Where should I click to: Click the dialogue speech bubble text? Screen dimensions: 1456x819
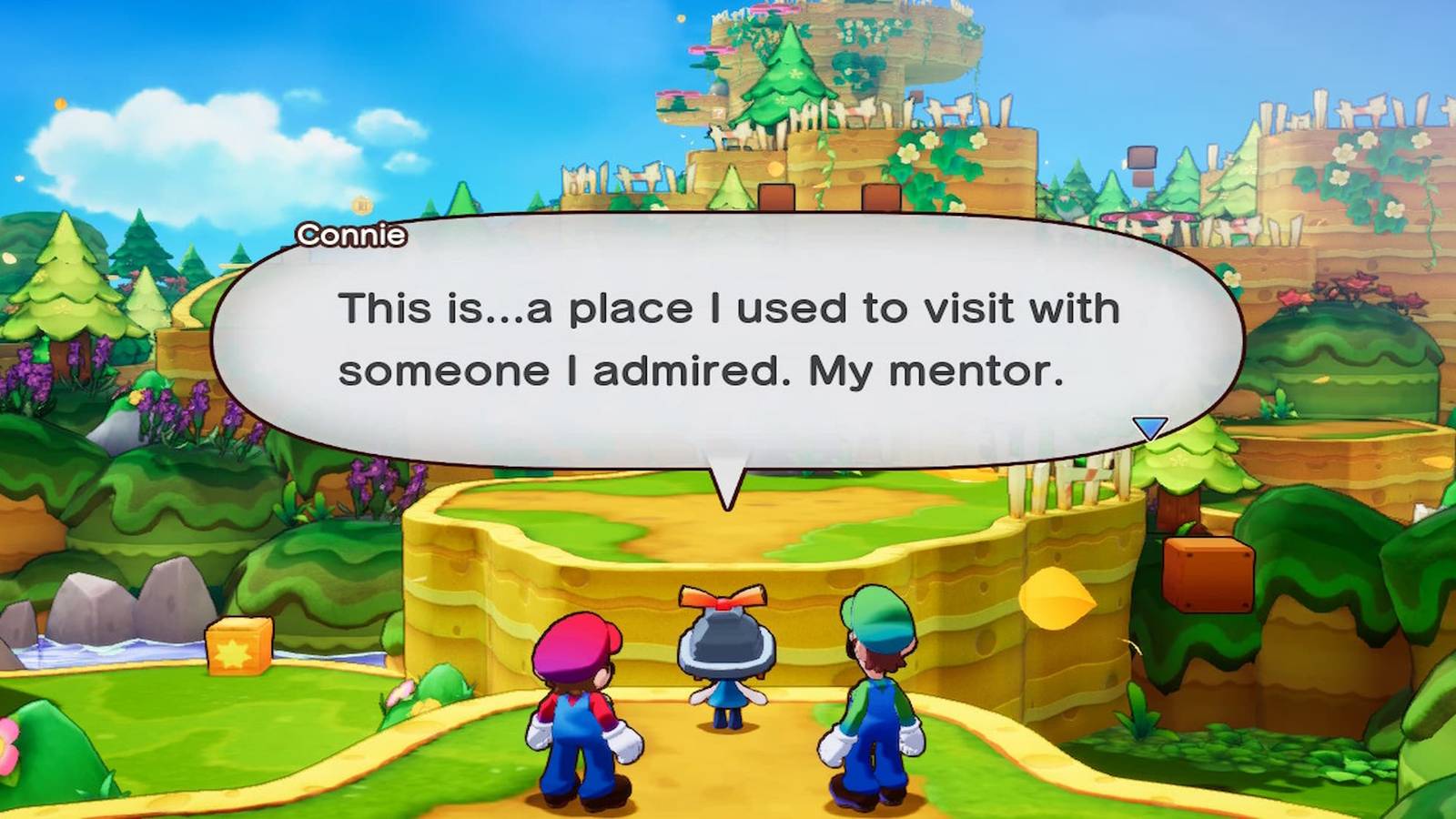tap(728, 339)
